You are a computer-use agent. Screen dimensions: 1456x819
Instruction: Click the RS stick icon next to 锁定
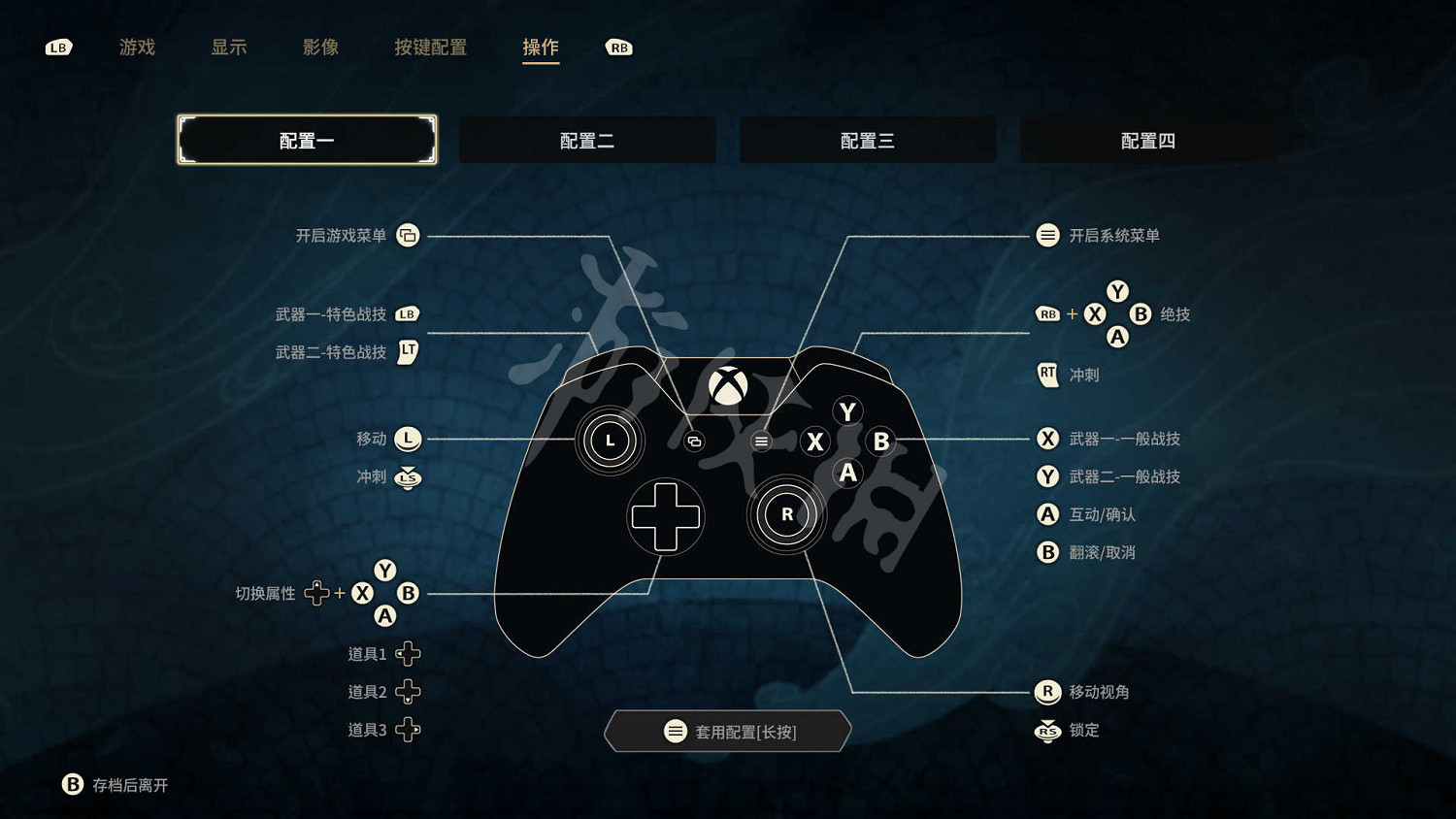point(1047,731)
